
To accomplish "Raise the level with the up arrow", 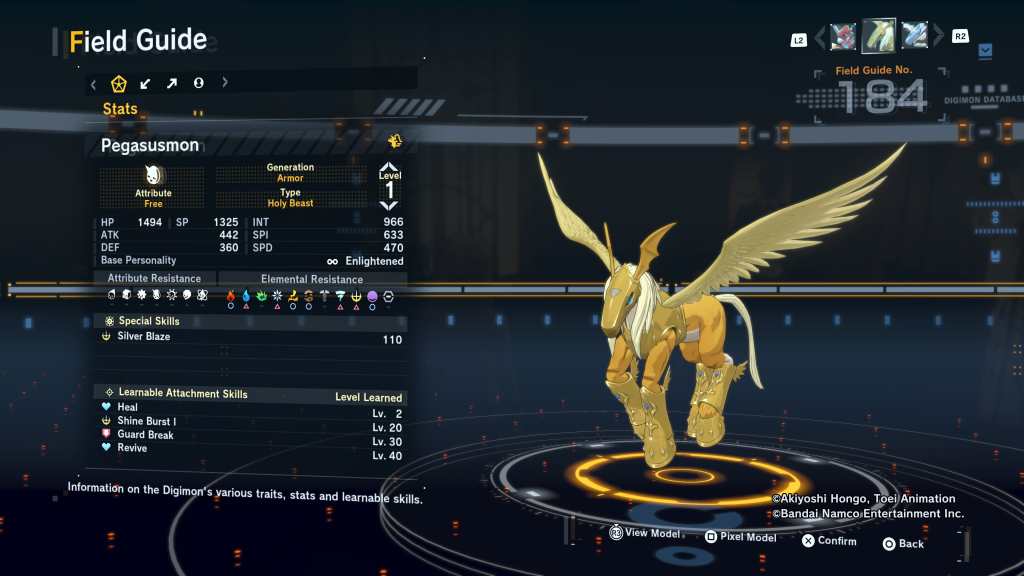I will [389, 168].
